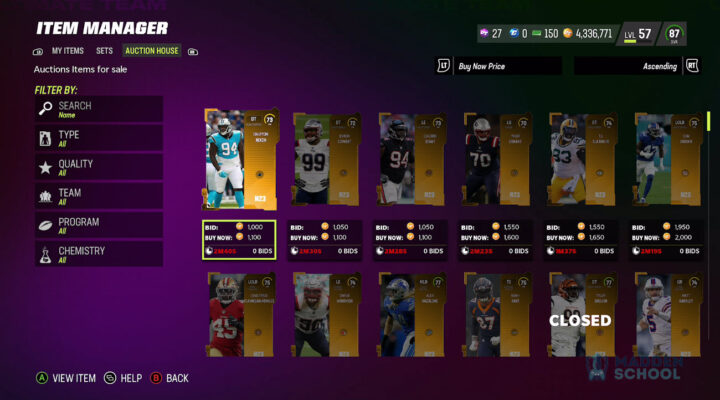Switch to the Sets tab

104,50
